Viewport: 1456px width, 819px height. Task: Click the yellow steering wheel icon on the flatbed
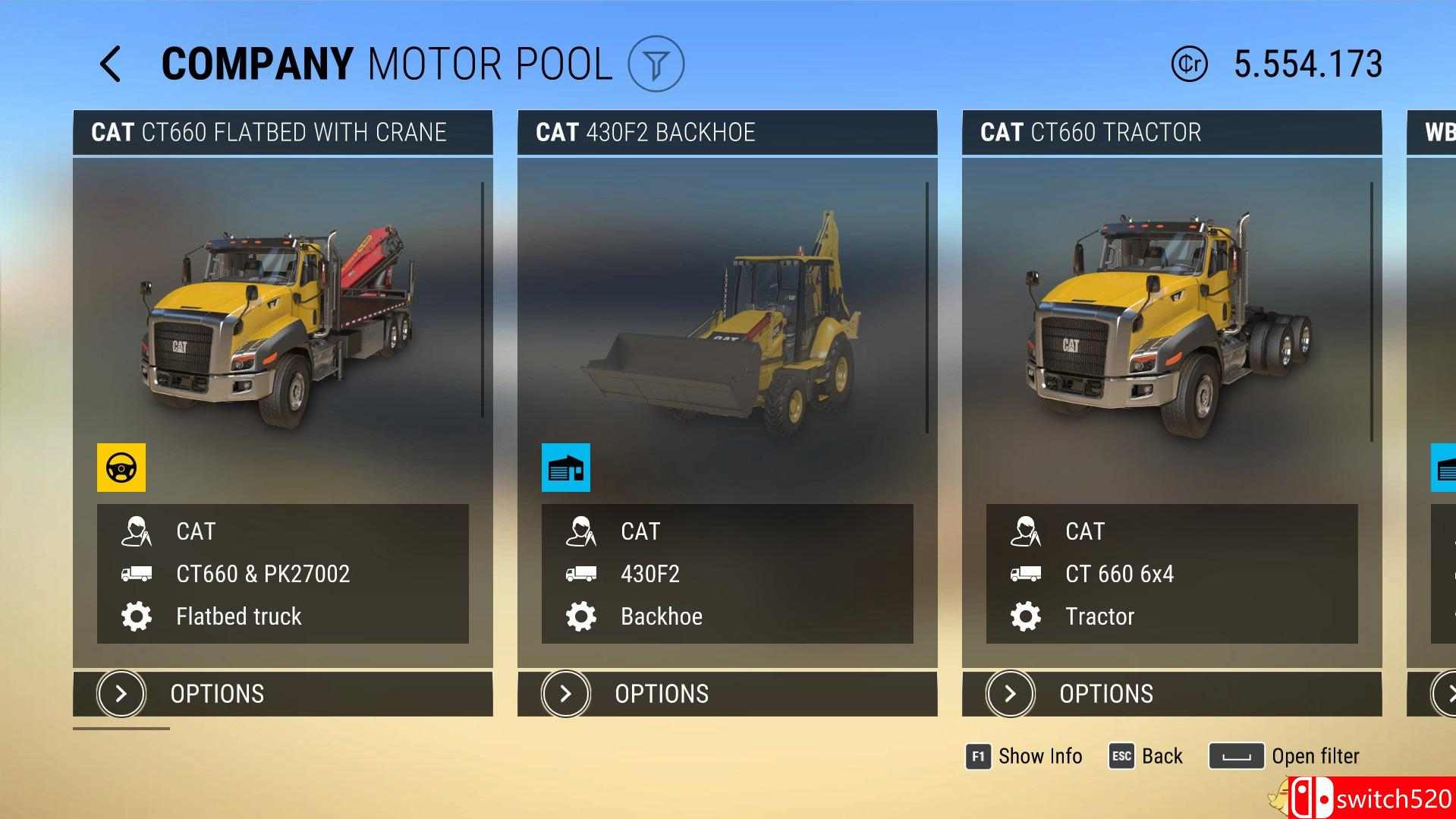(x=121, y=468)
